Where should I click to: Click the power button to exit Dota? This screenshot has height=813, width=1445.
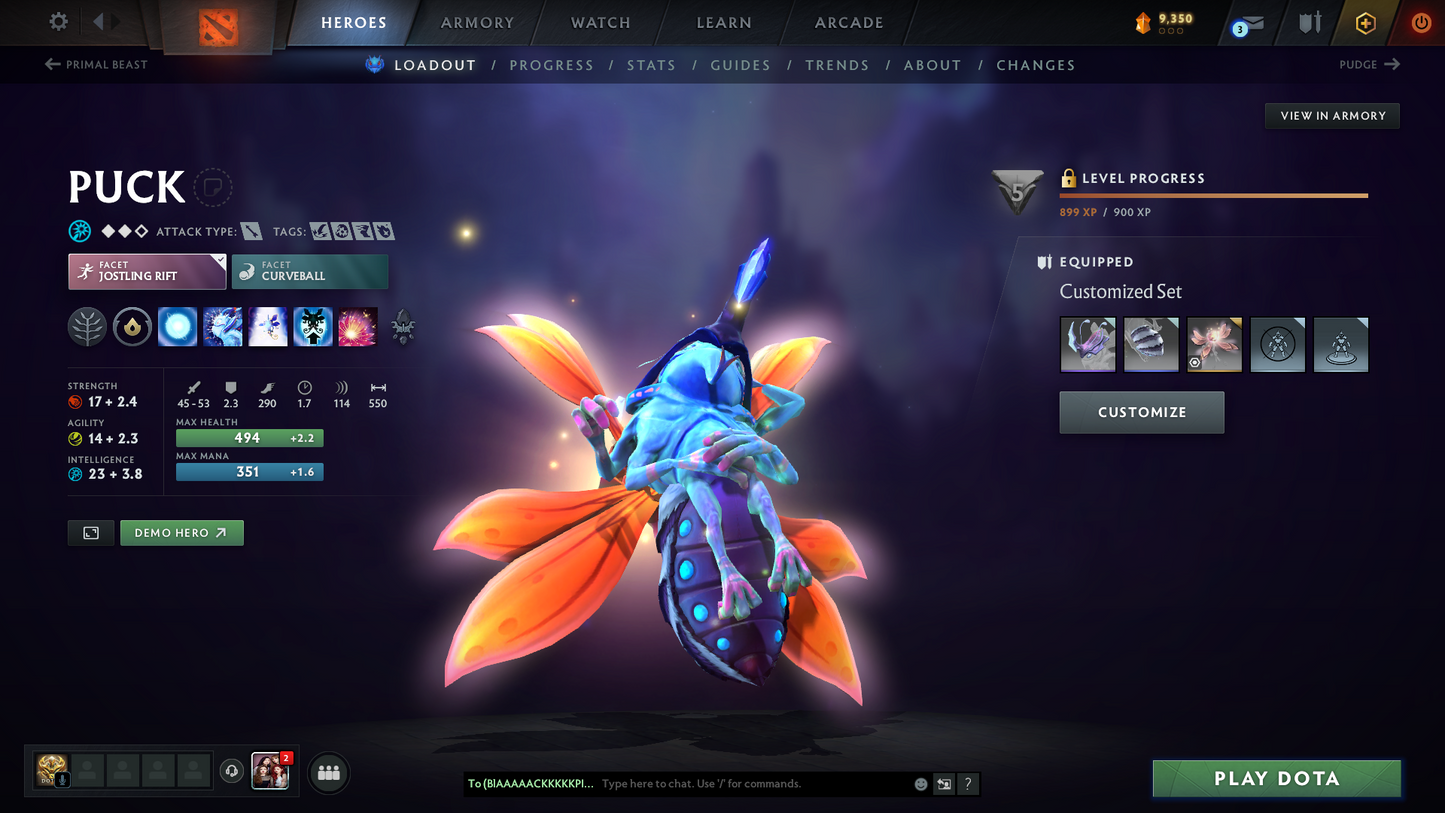pyautogui.click(x=1420, y=22)
